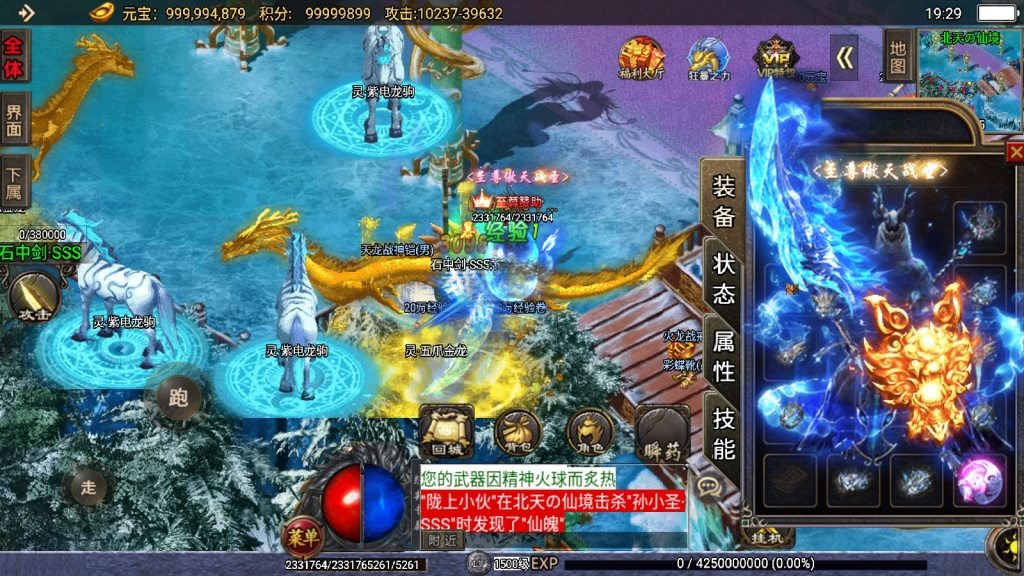Open the 地图 map button
Screen dimensions: 1024x576
(898, 55)
